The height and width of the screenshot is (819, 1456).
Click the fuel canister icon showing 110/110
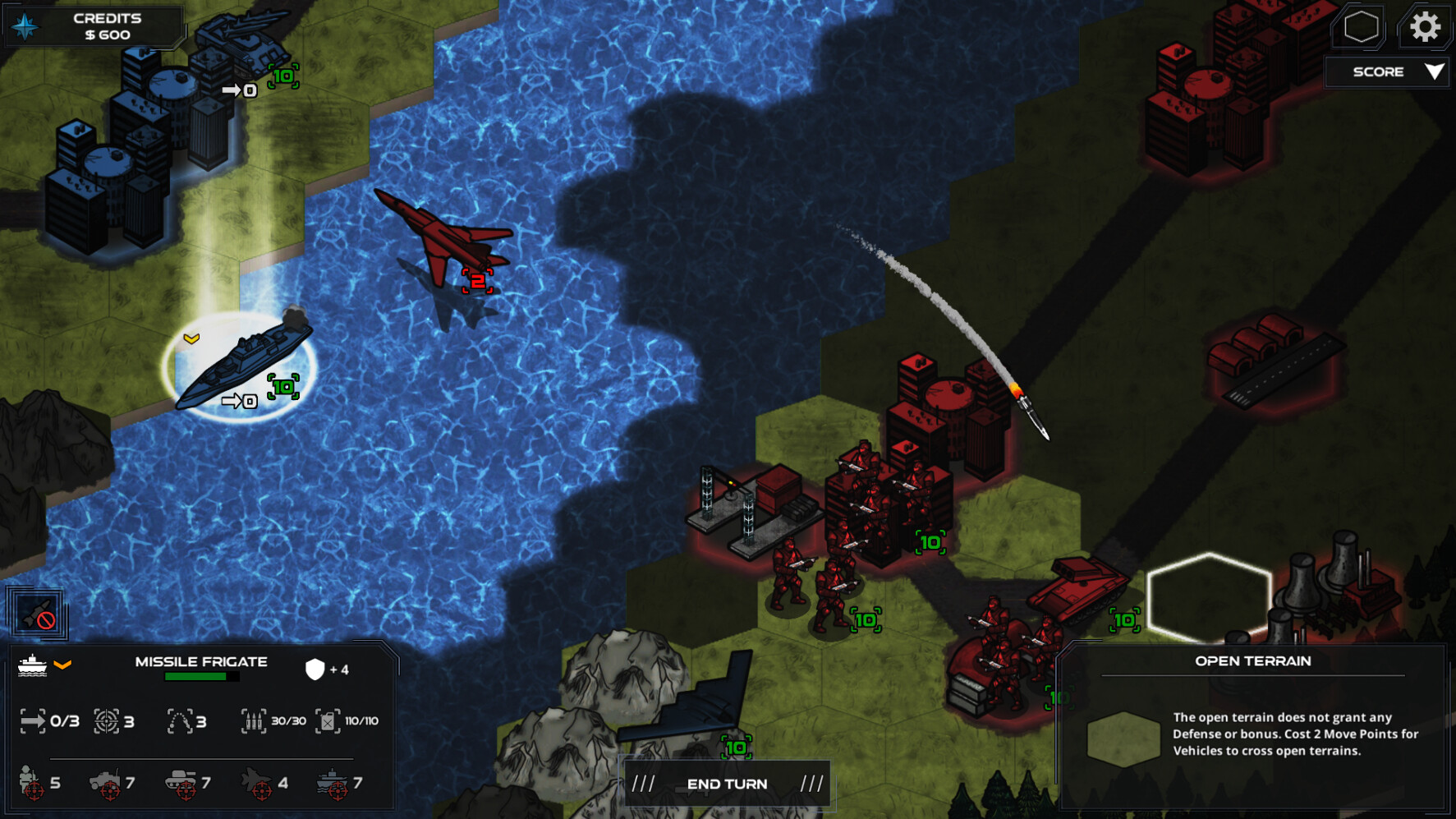pyautogui.click(x=328, y=720)
